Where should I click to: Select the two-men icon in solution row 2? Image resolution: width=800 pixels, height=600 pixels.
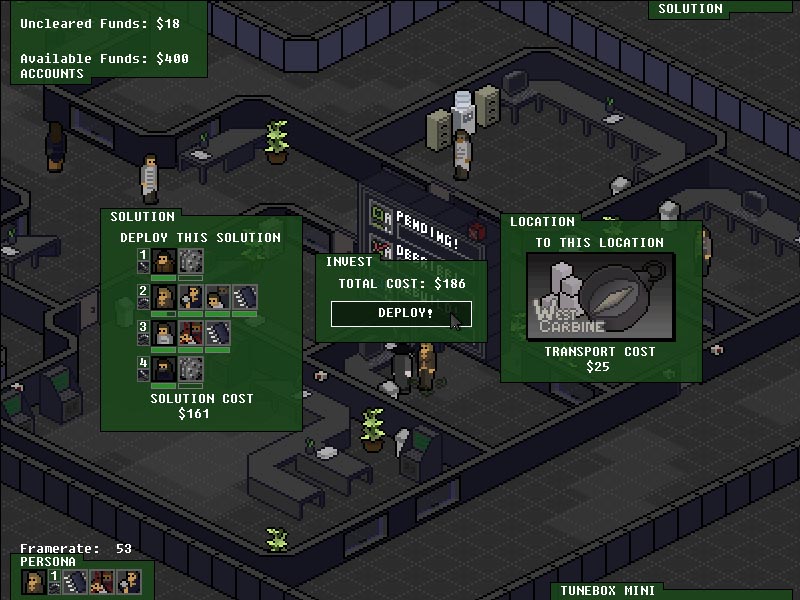(217, 297)
